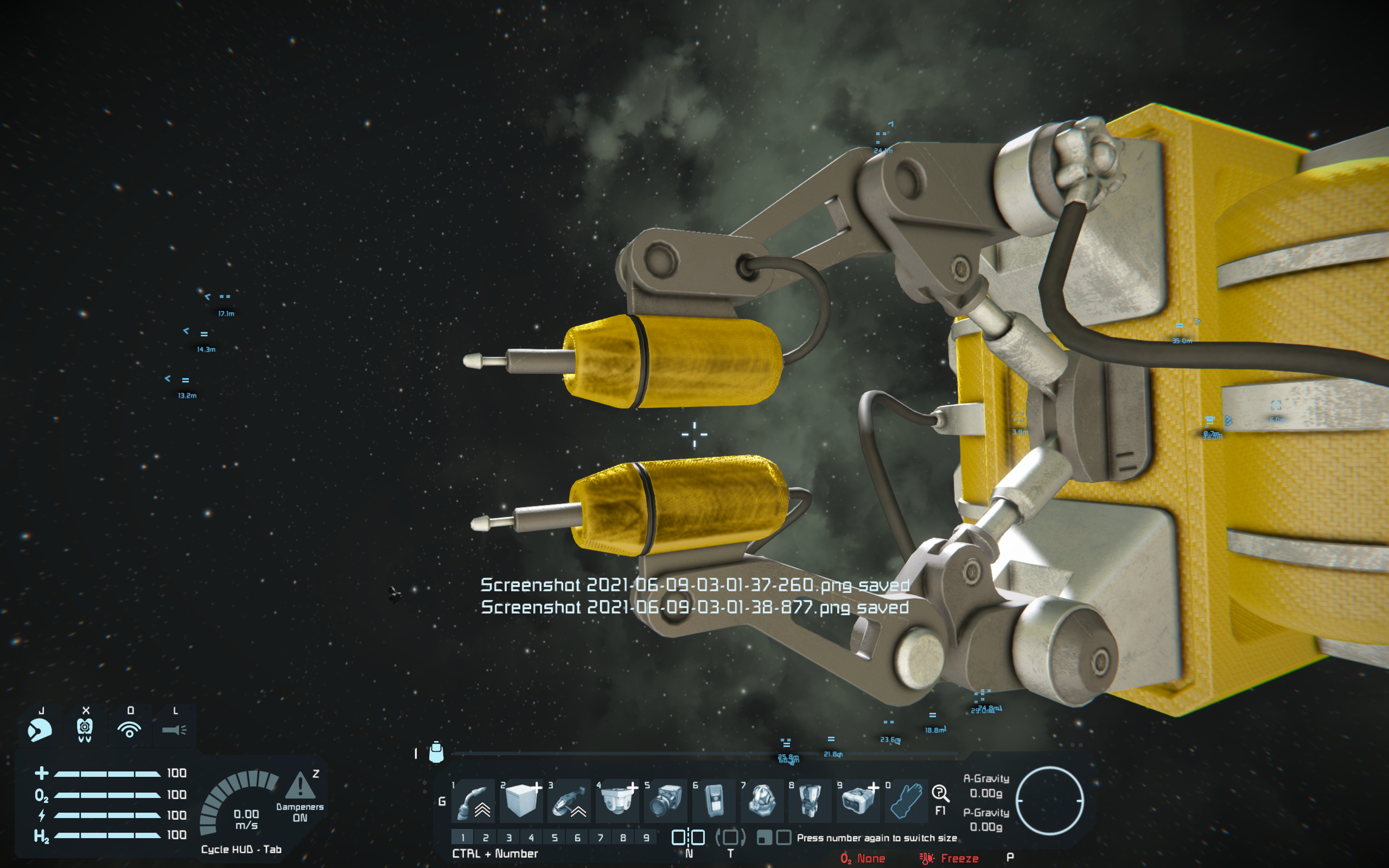Select the welder tool in slot 1
Screen dimensions: 1389x868
click(474, 800)
